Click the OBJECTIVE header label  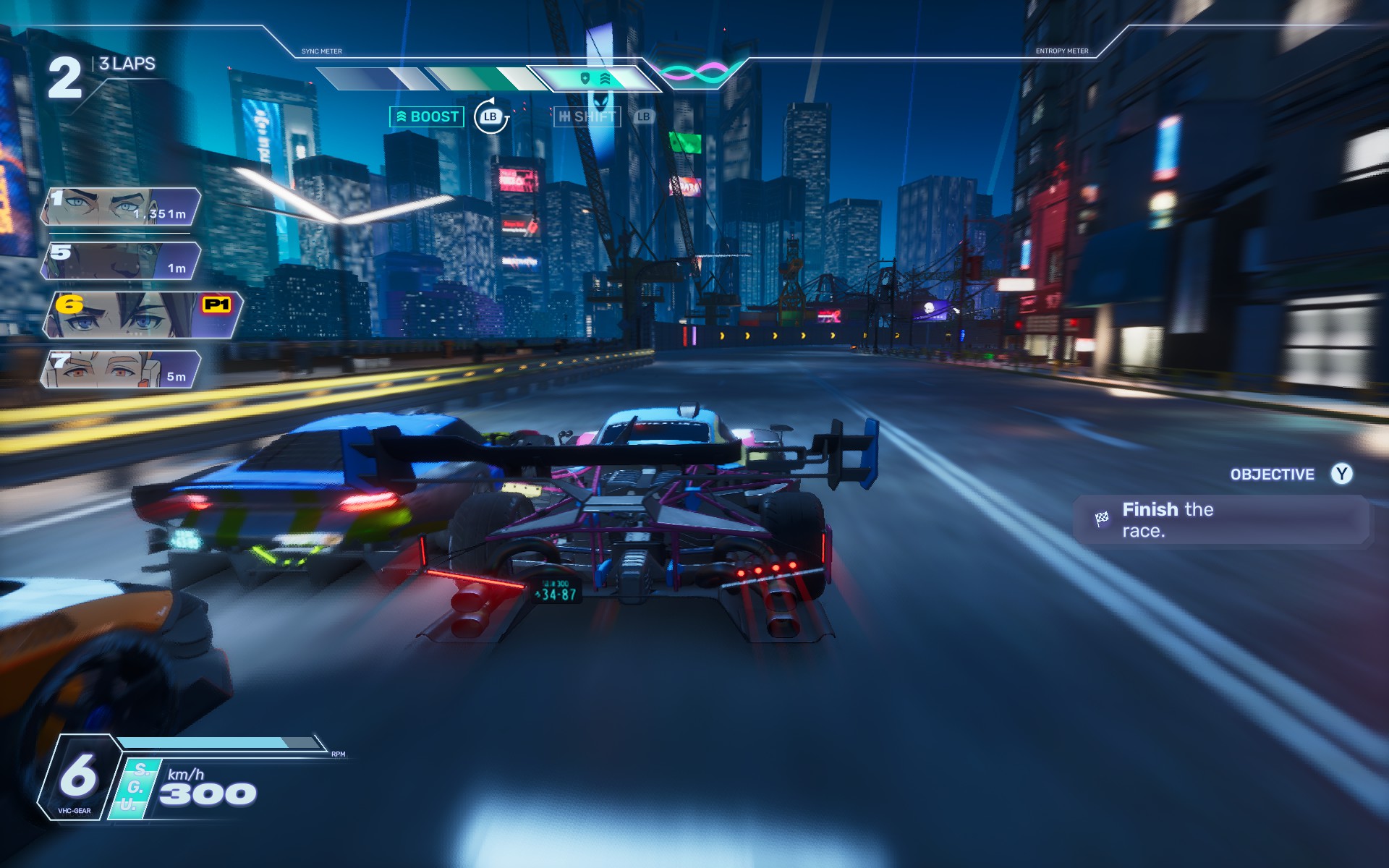(1272, 475)
